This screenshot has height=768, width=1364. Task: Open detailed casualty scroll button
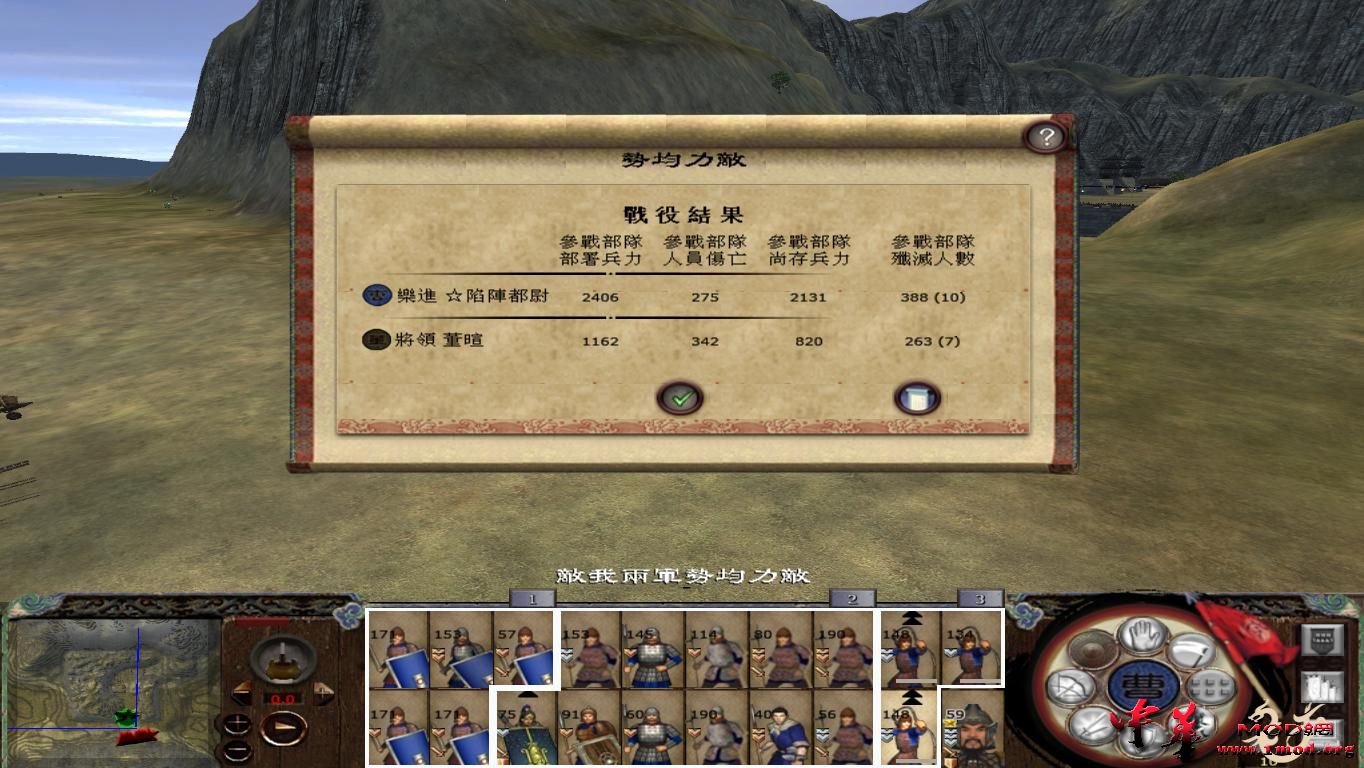[x=918, y=397]
